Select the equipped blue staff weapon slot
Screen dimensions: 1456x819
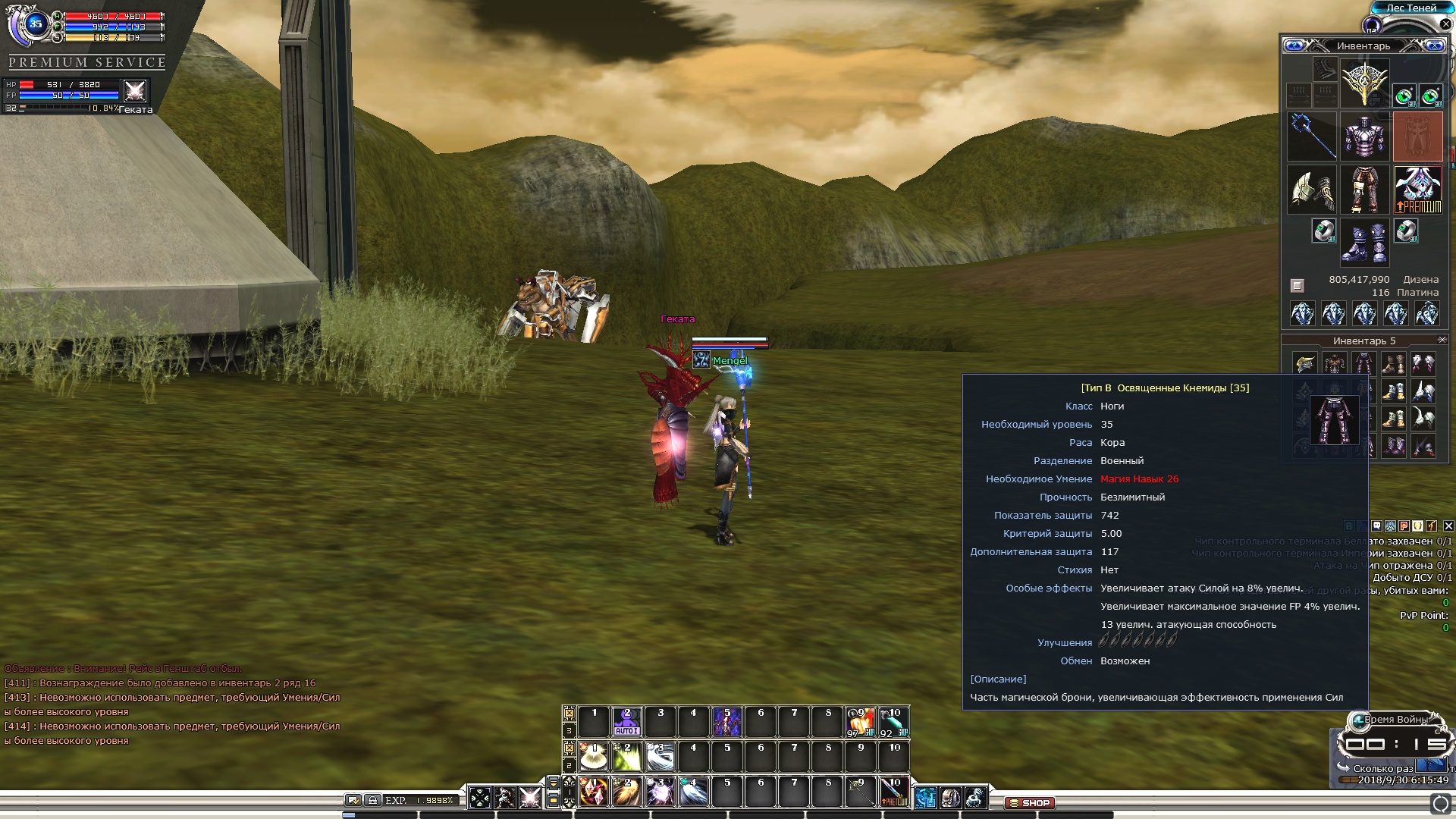click(x=1312, y=136)
